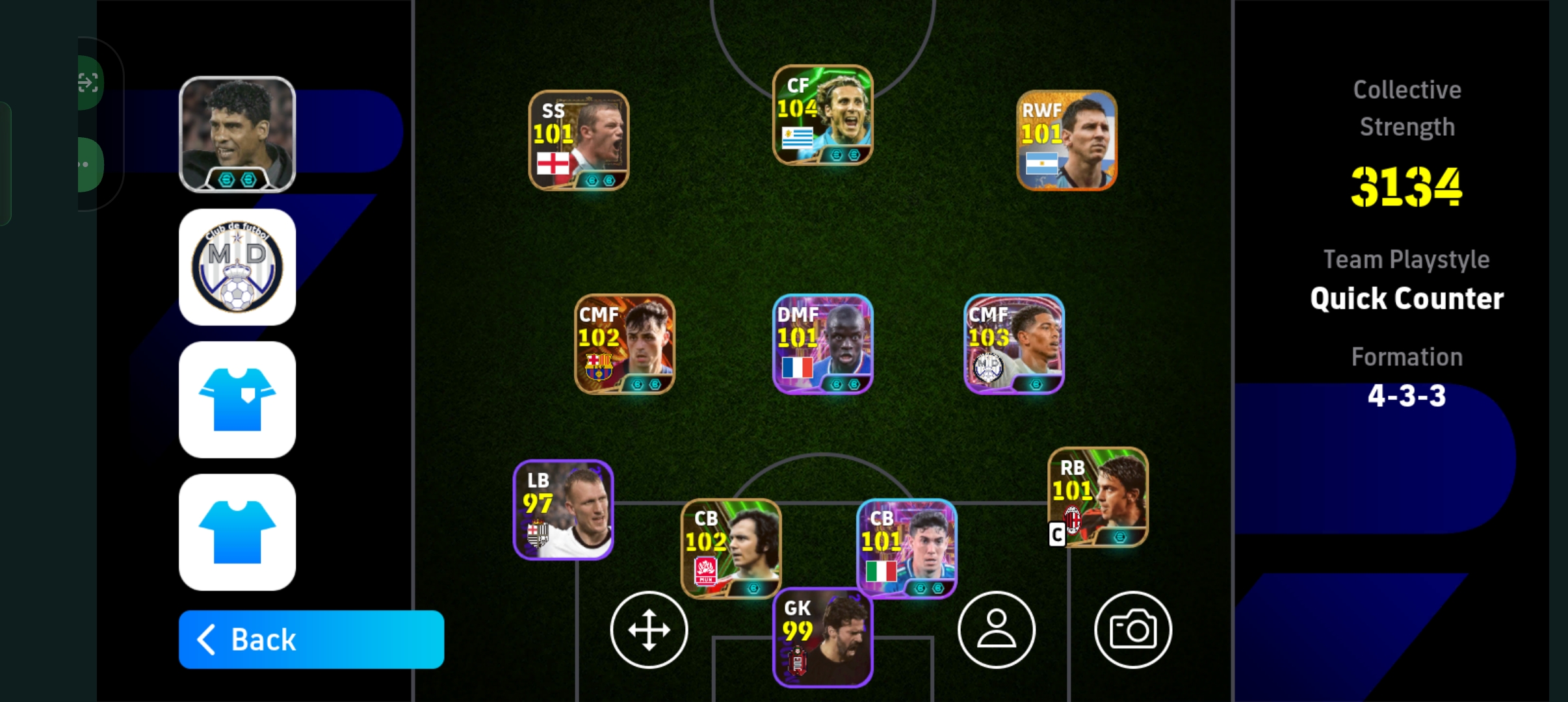Image resolution: width=1568 pixels, height=702 pixels.
Task: Choose the plain blue shirt tile
Action: pyautogui.click(x=237, y=532)
